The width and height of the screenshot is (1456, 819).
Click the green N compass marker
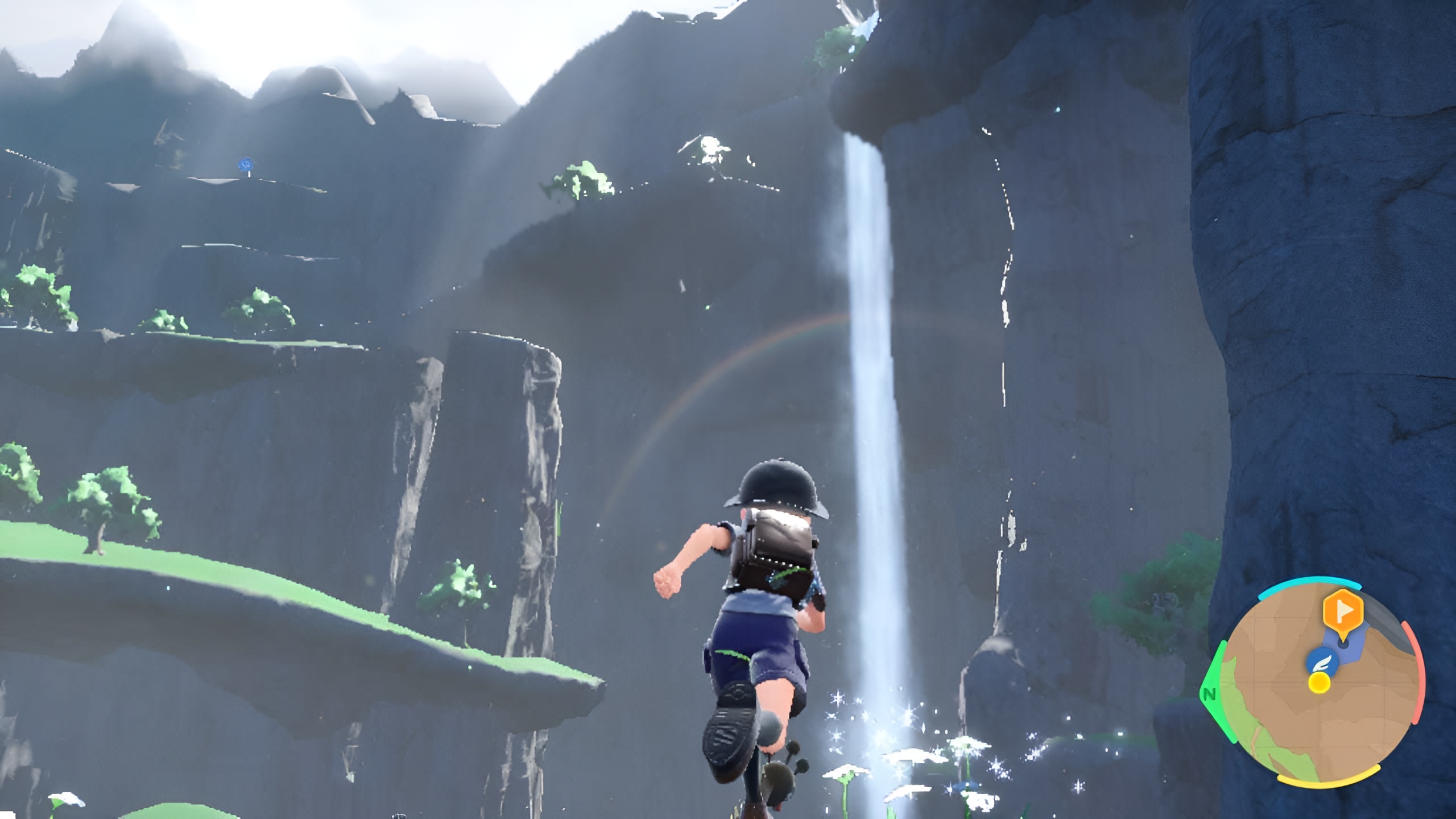coord(1210,694)
